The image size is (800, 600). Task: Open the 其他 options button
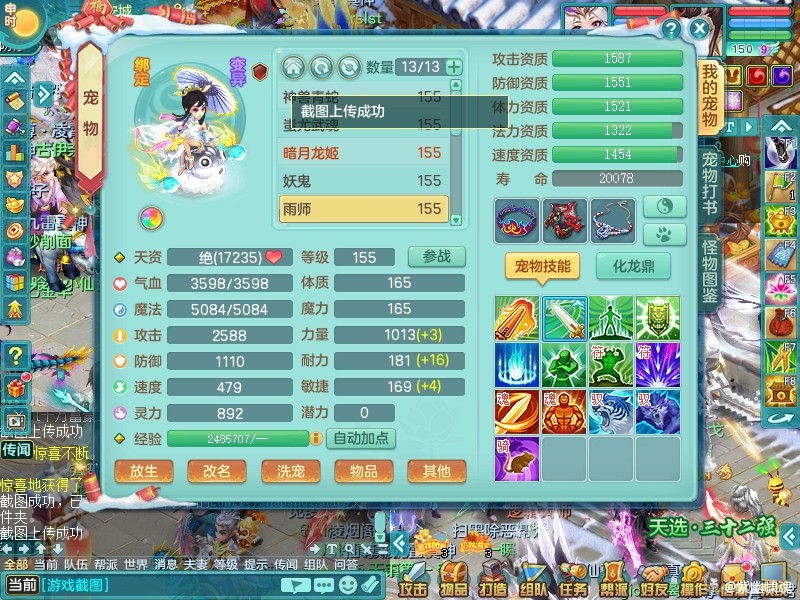click(x=436, y=471)
